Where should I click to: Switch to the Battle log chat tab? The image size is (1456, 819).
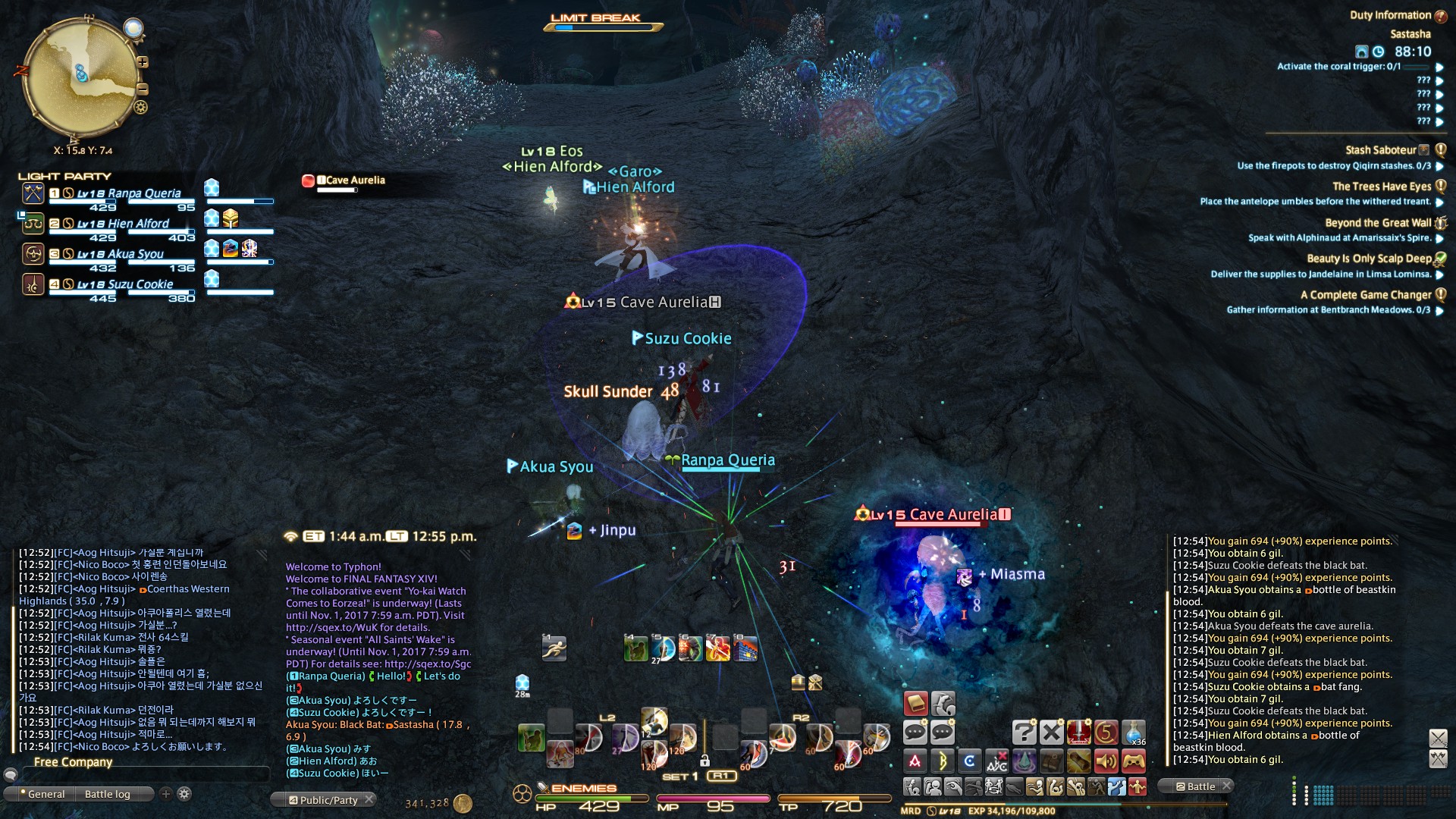coord(107,794)
